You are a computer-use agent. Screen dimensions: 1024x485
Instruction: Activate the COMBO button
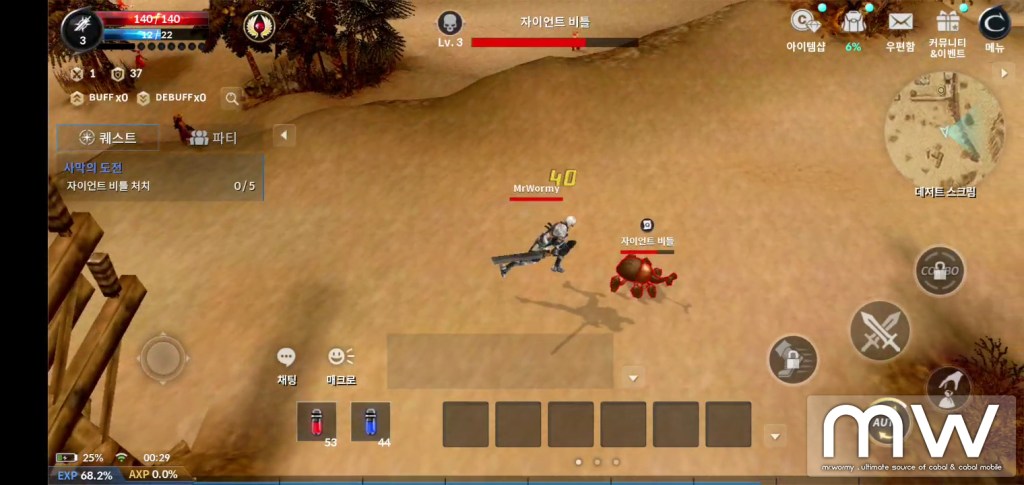click(939, 271)
